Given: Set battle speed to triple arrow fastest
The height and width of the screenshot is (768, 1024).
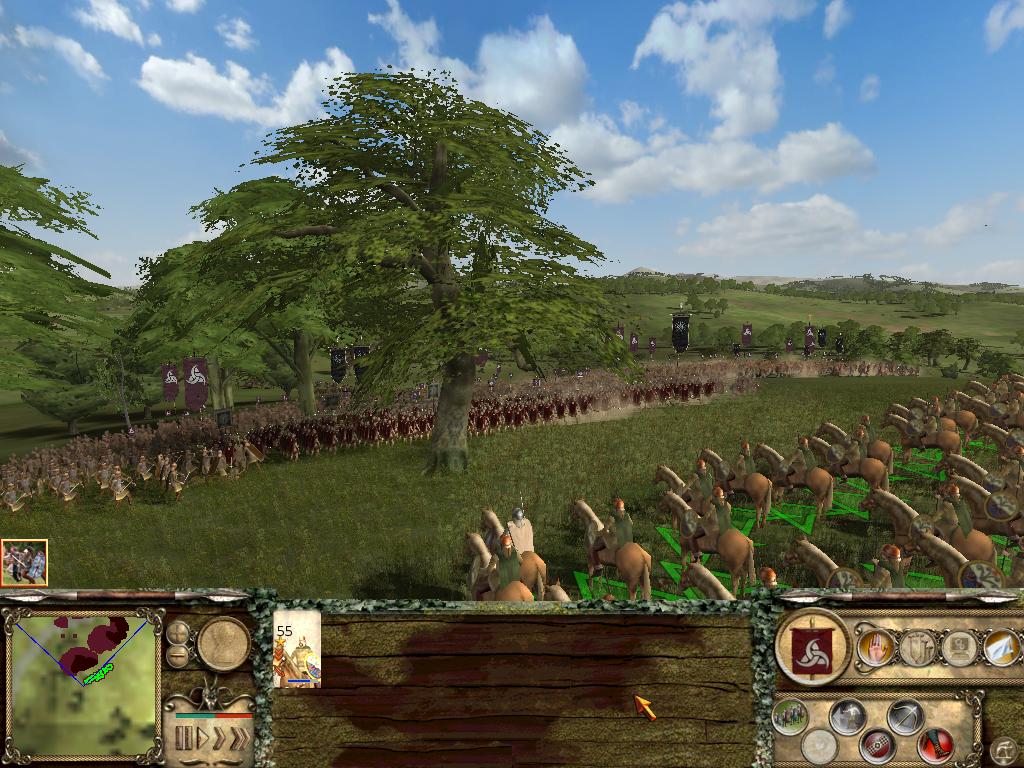Looking at the screenshot, I should [x=239, y=739].
